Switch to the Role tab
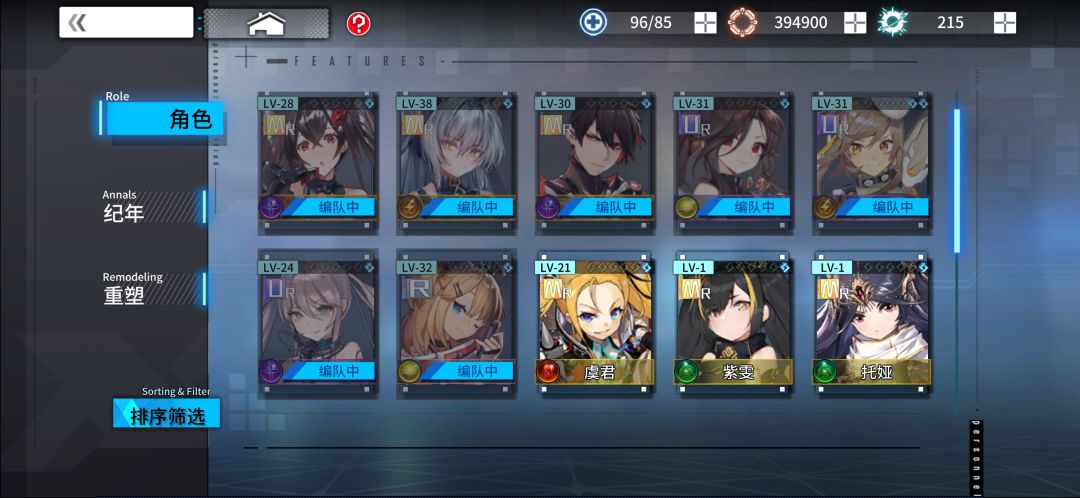 click(165, 118)
